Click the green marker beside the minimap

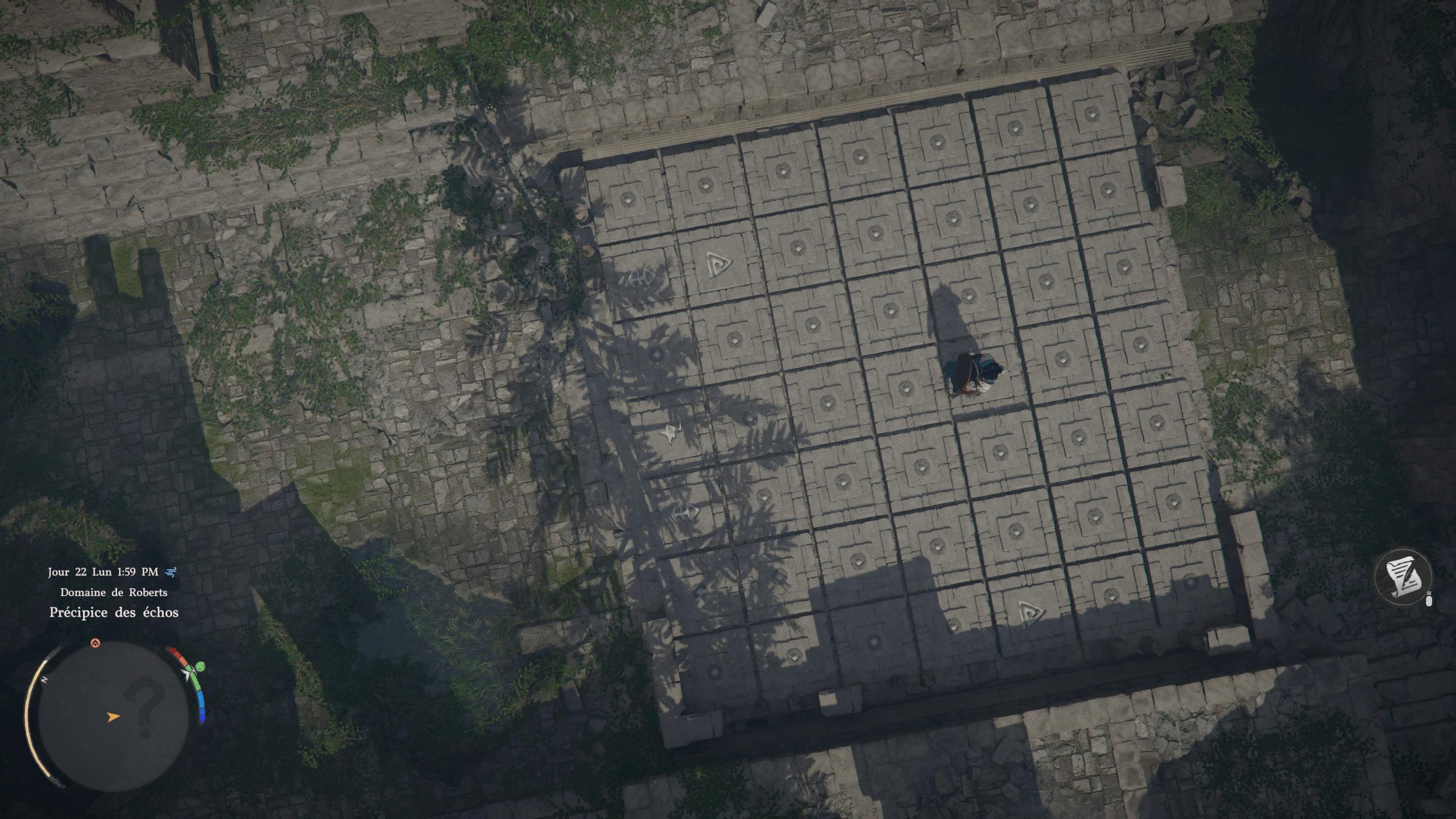[x=200, y=667]
